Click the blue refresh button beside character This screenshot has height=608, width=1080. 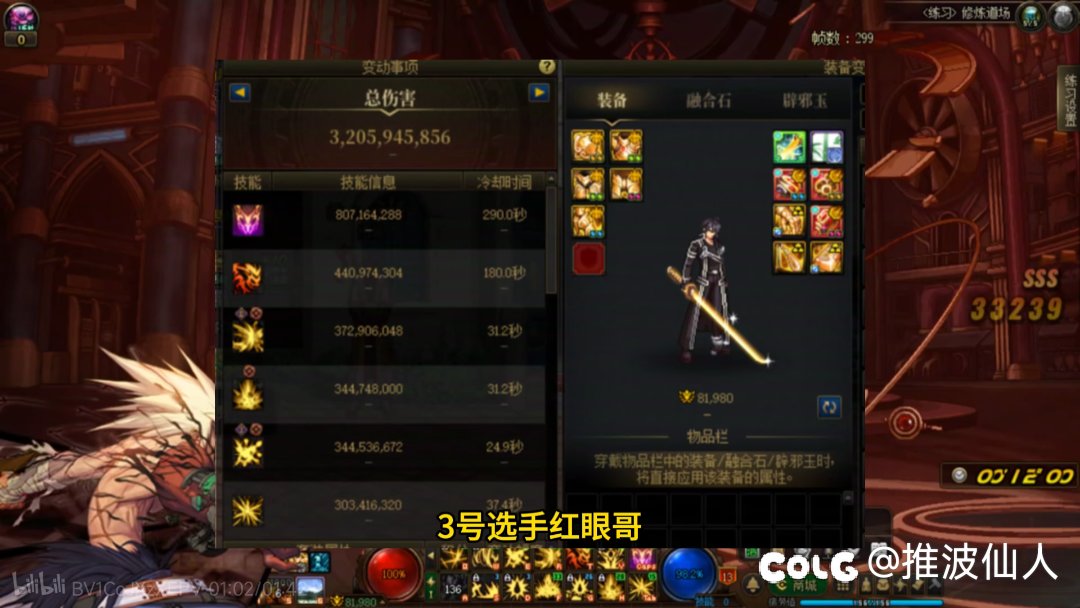828,407
